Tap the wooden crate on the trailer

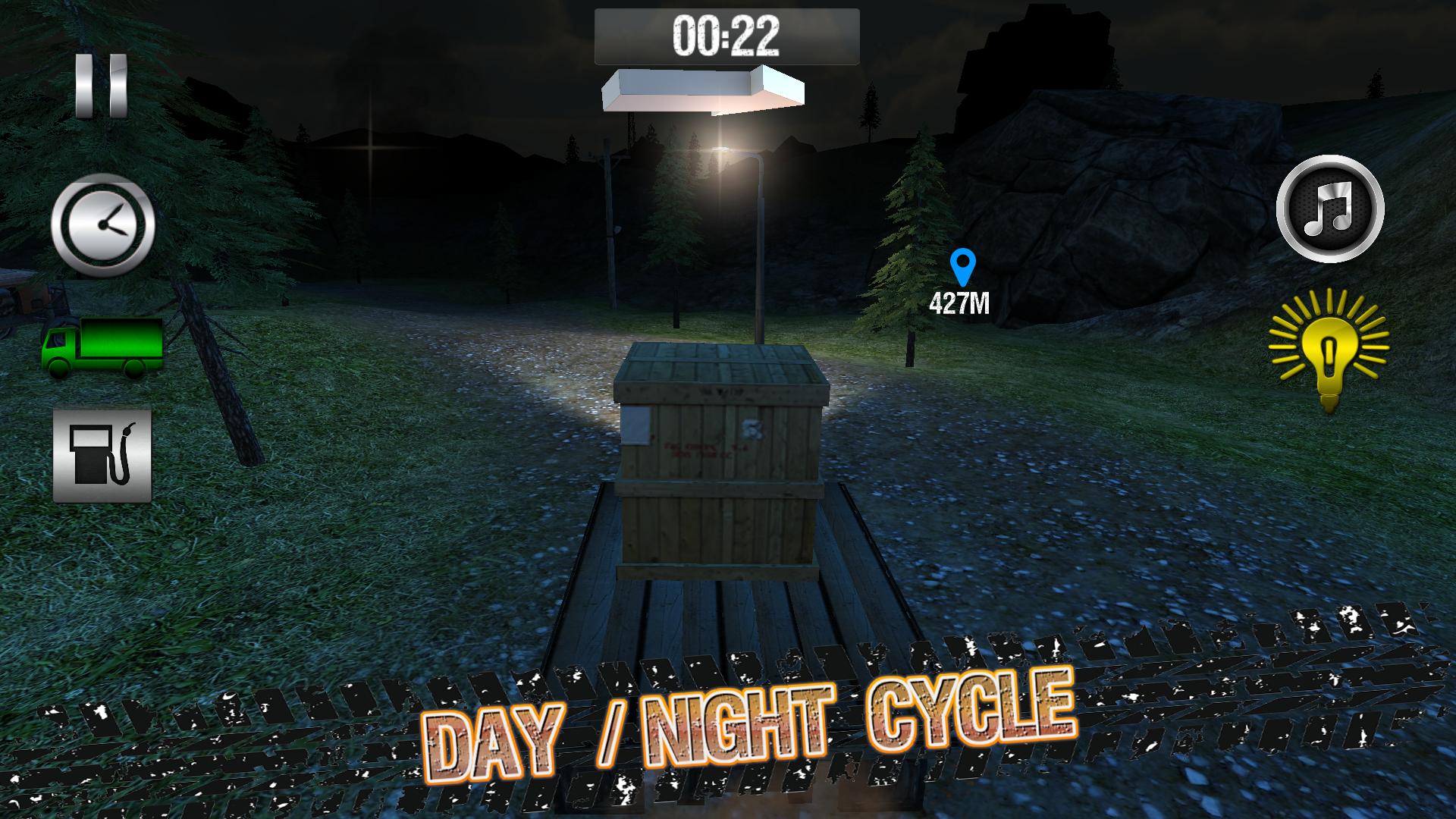(720, 463)
